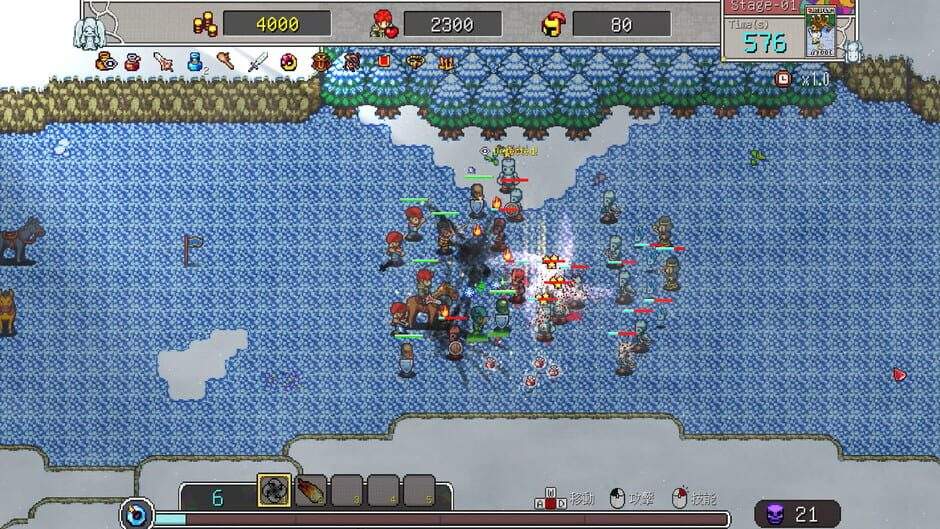Select the red cape equipment icon
Image resolution: width=940 pixels, height=529 pixels.
(x=383, y=62)
